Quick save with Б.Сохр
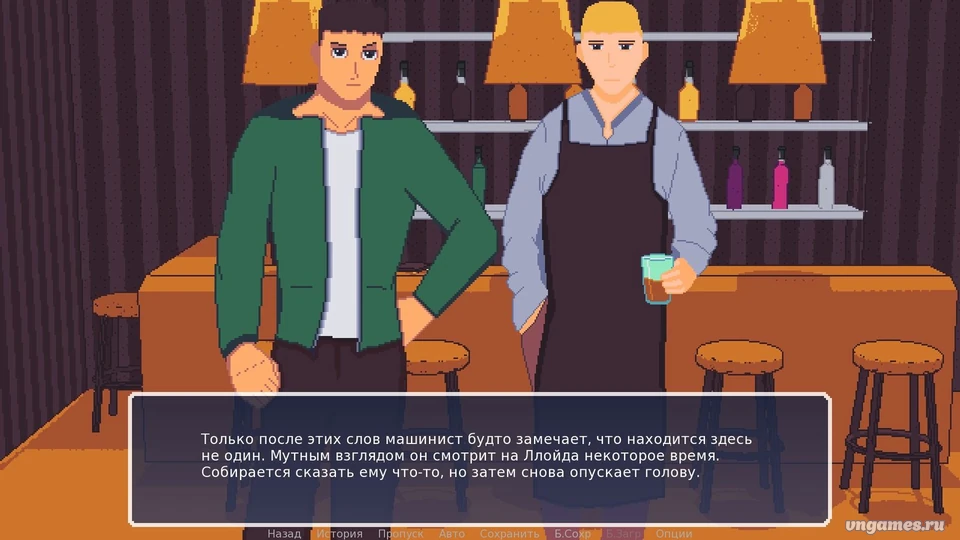Viewport: 960px width, 540px height. tap(573, 534)
